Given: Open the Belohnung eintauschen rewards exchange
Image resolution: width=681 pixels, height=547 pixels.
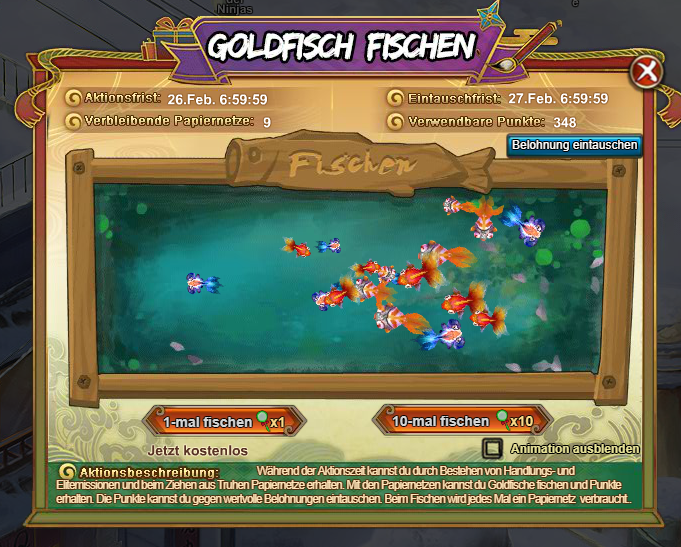Looking at the screenshot, I should [574, 145].
